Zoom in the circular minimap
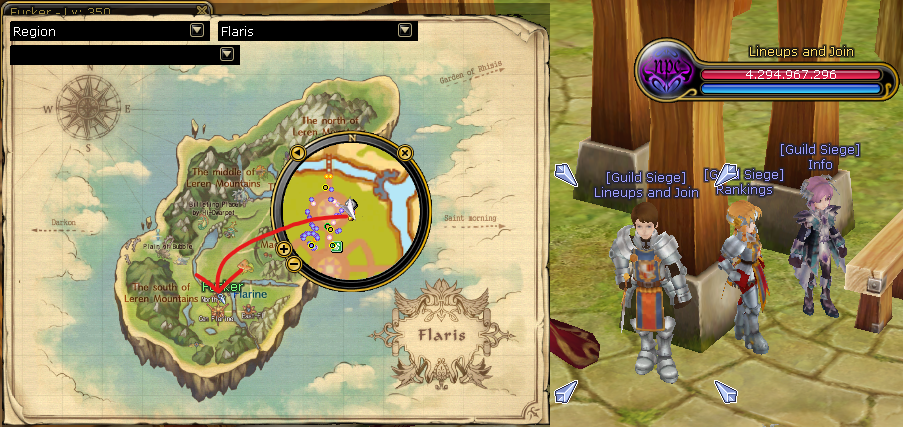 [x=284, y=248]
